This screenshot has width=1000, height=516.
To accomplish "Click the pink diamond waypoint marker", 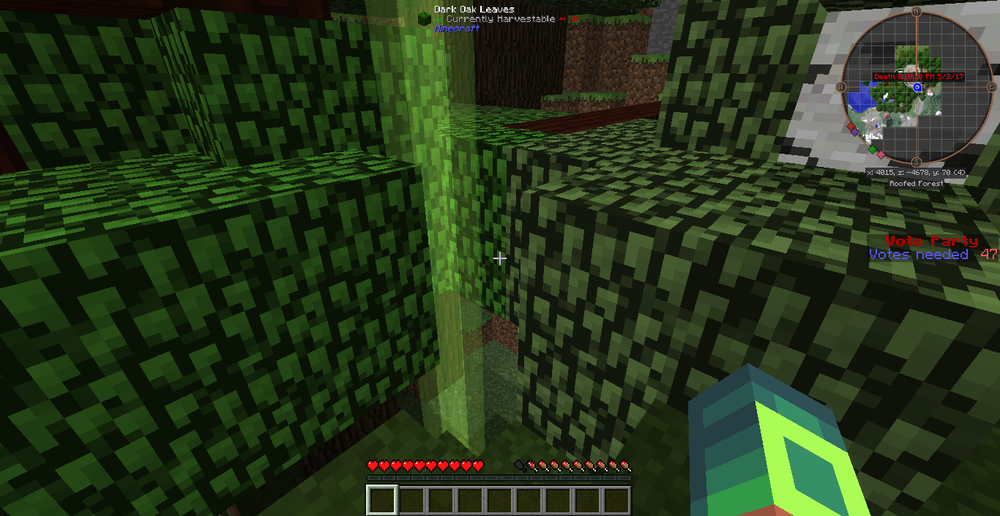I will [x=881, y=154].
